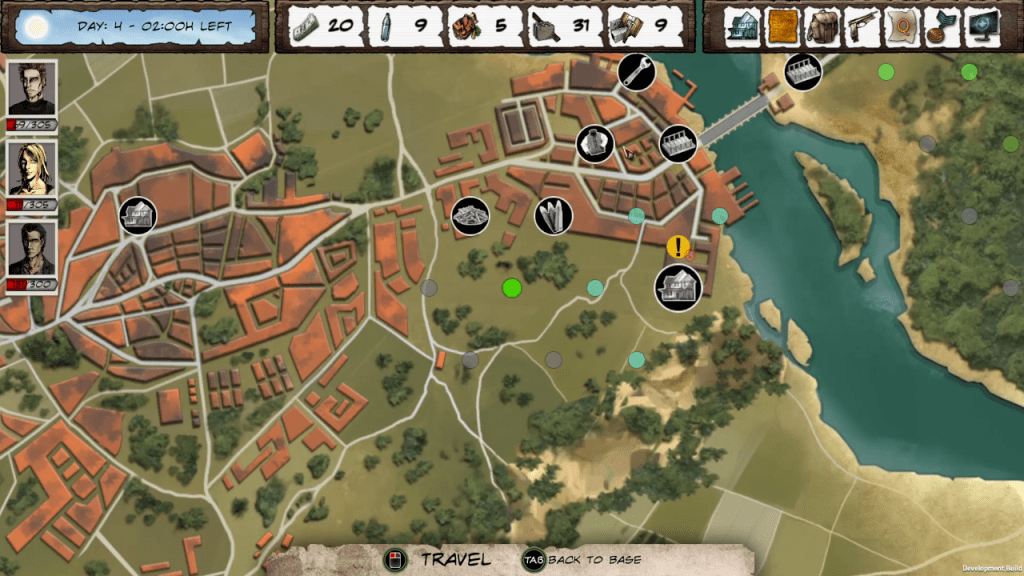Viewport: 1024px width, 576px height.
Task: Select the dark-haired man with 300 health
Action: coord(32,248)
